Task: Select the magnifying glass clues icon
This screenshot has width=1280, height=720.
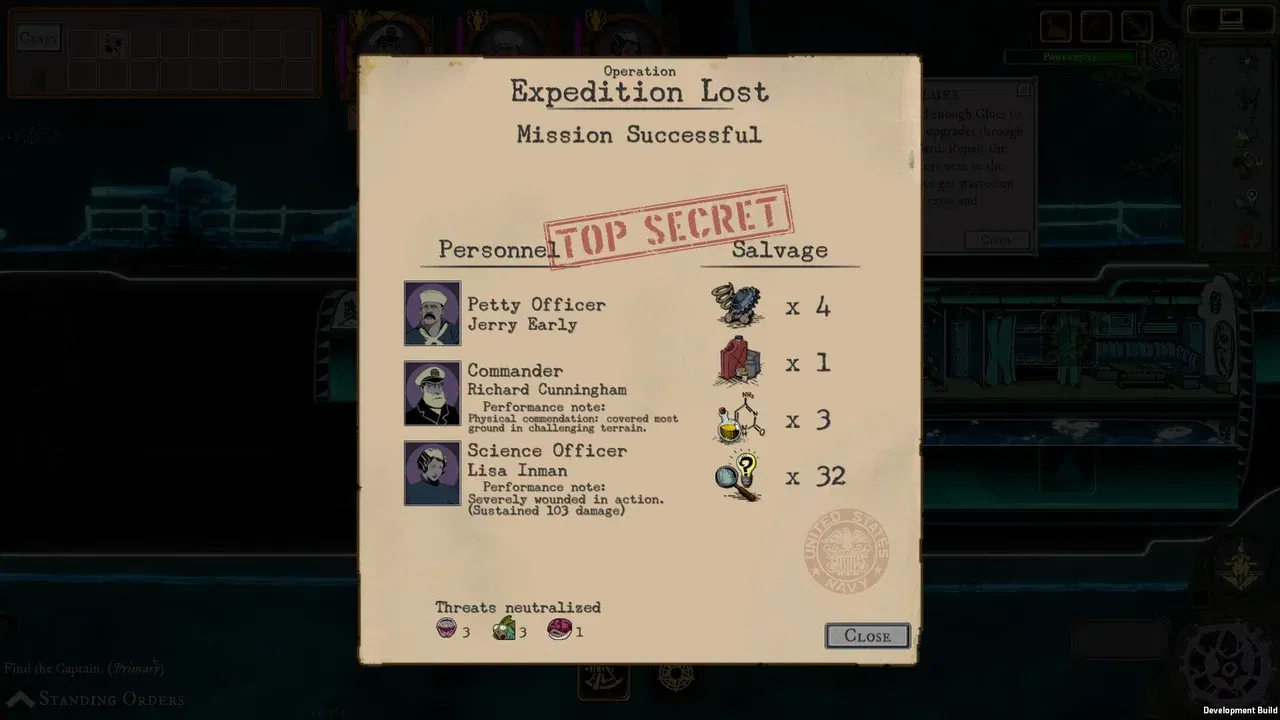Action: click(x=737, y=477)
